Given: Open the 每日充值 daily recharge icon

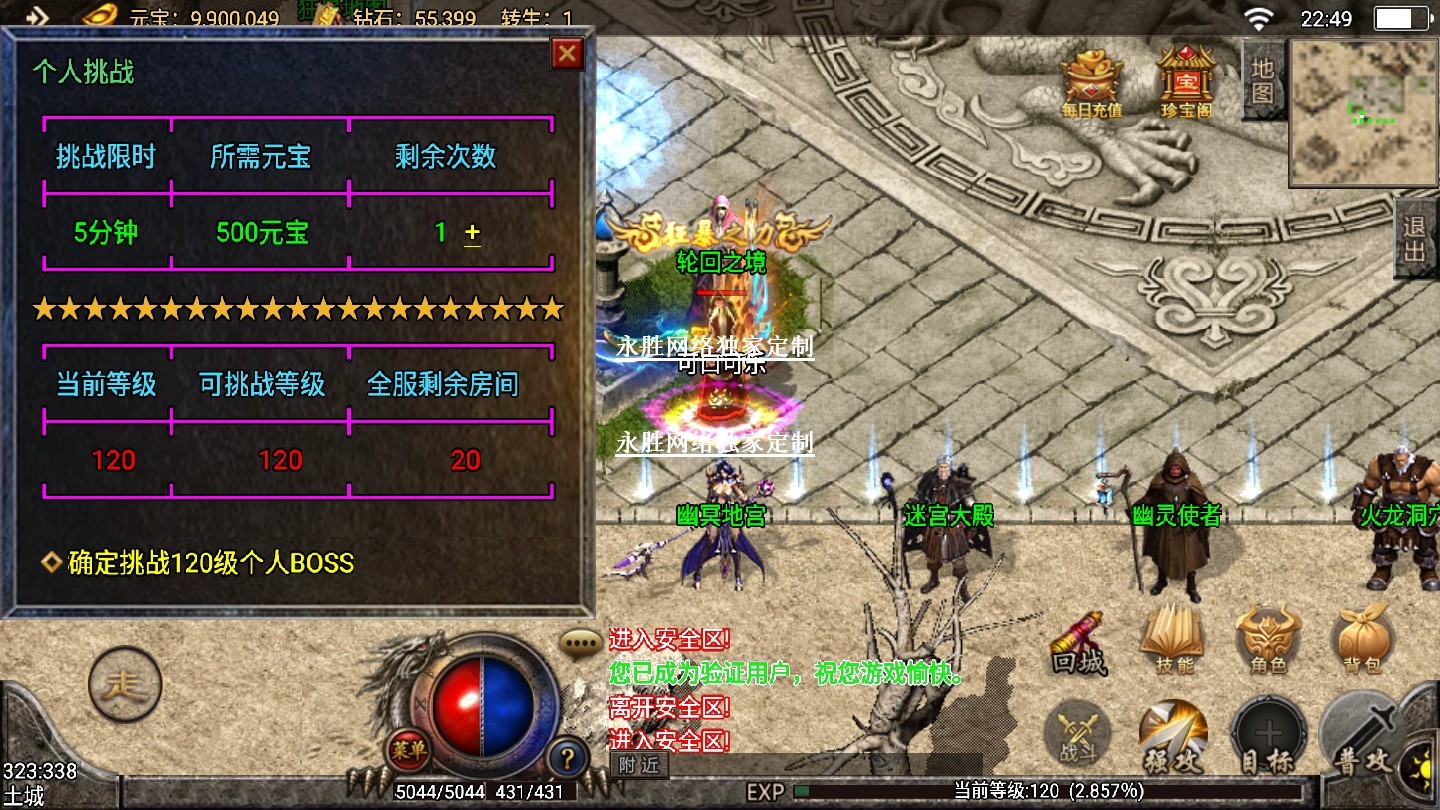Looking at the screenshot, I should (x=1091, y=80).
